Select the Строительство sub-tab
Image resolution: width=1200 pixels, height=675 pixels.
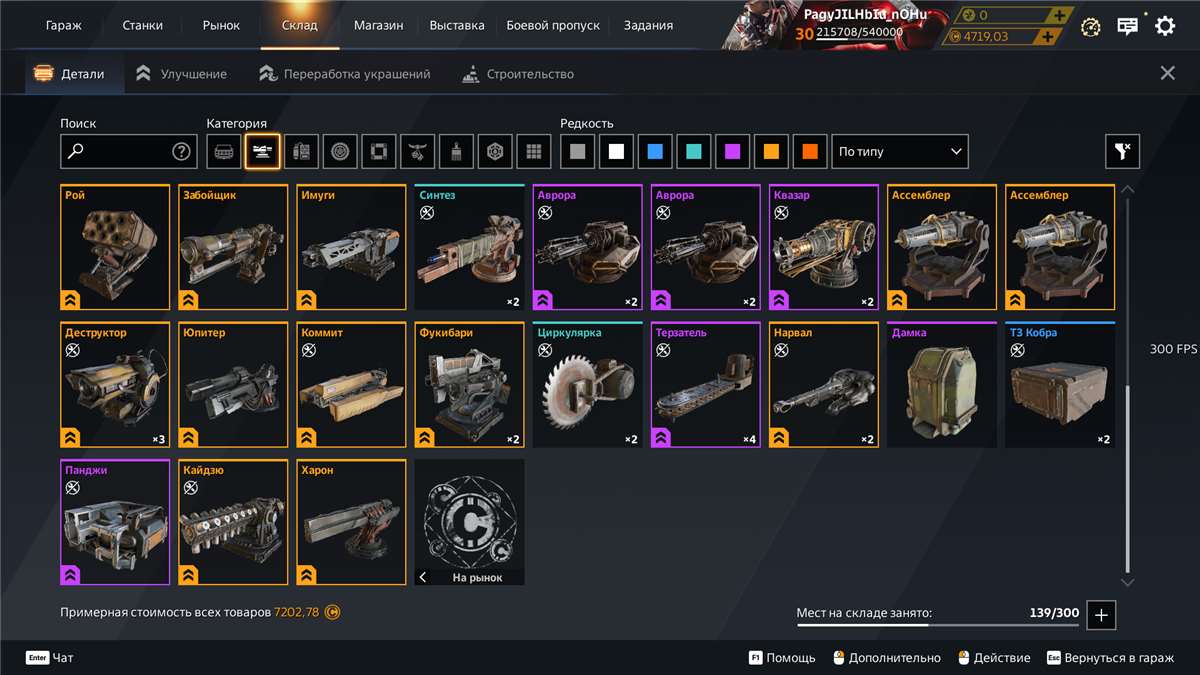518,74
